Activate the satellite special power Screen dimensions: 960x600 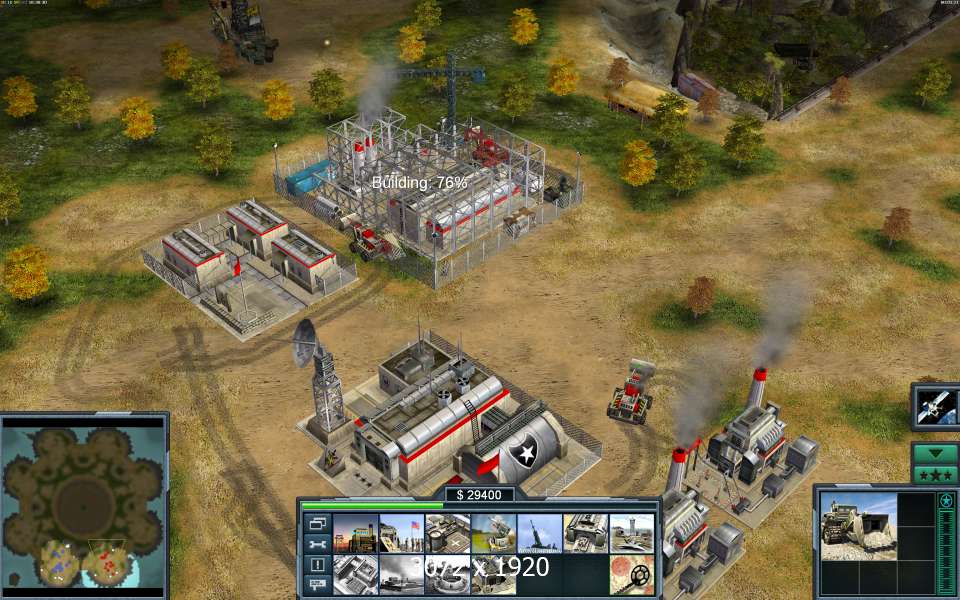coord(936,406)
